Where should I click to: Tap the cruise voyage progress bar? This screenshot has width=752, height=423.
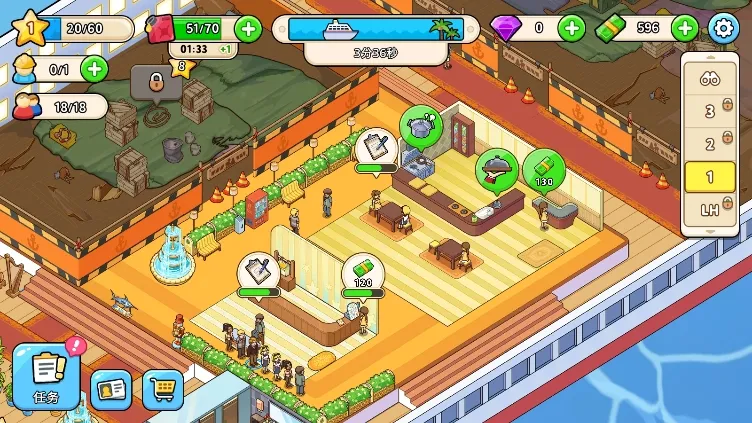pos(376,29)
